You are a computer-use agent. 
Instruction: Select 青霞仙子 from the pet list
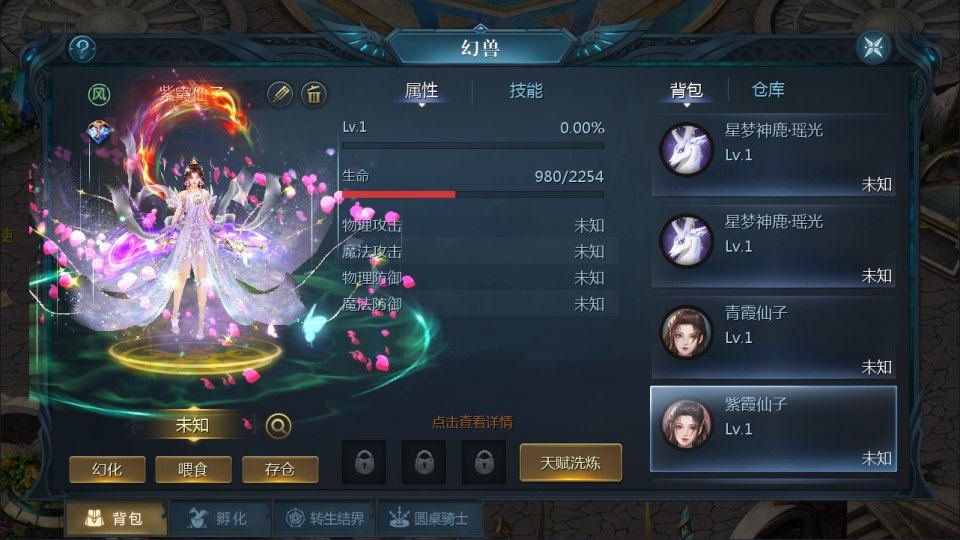773,338
